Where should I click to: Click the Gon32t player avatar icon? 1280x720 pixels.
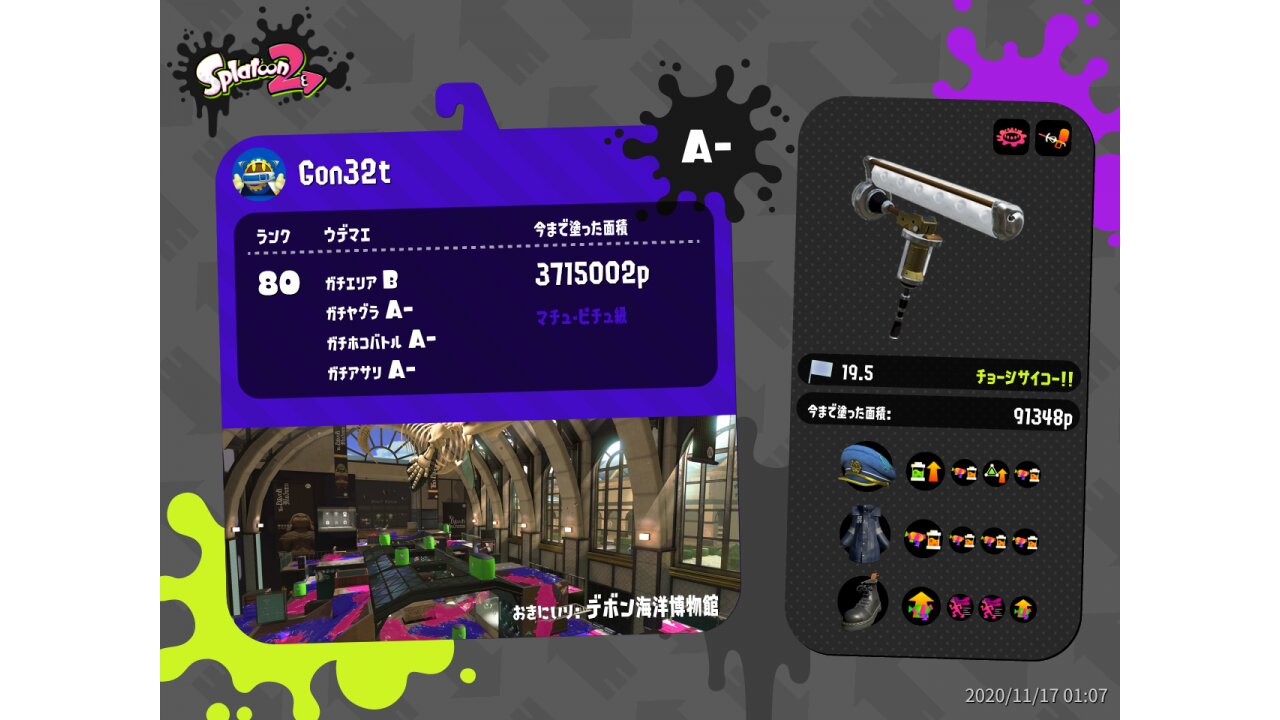pos(259,173)
